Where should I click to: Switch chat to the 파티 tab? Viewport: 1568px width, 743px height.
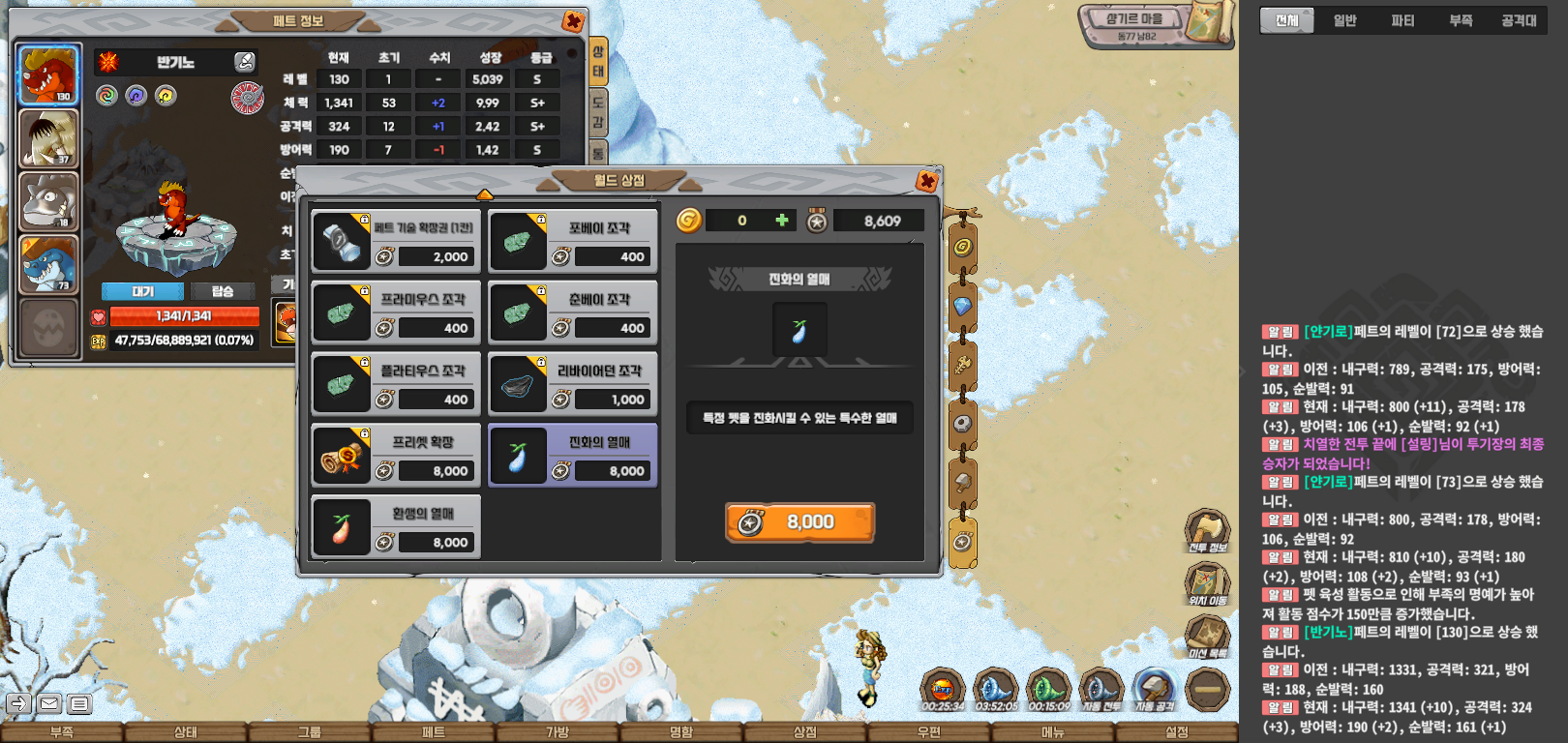tap(1402, 20)
